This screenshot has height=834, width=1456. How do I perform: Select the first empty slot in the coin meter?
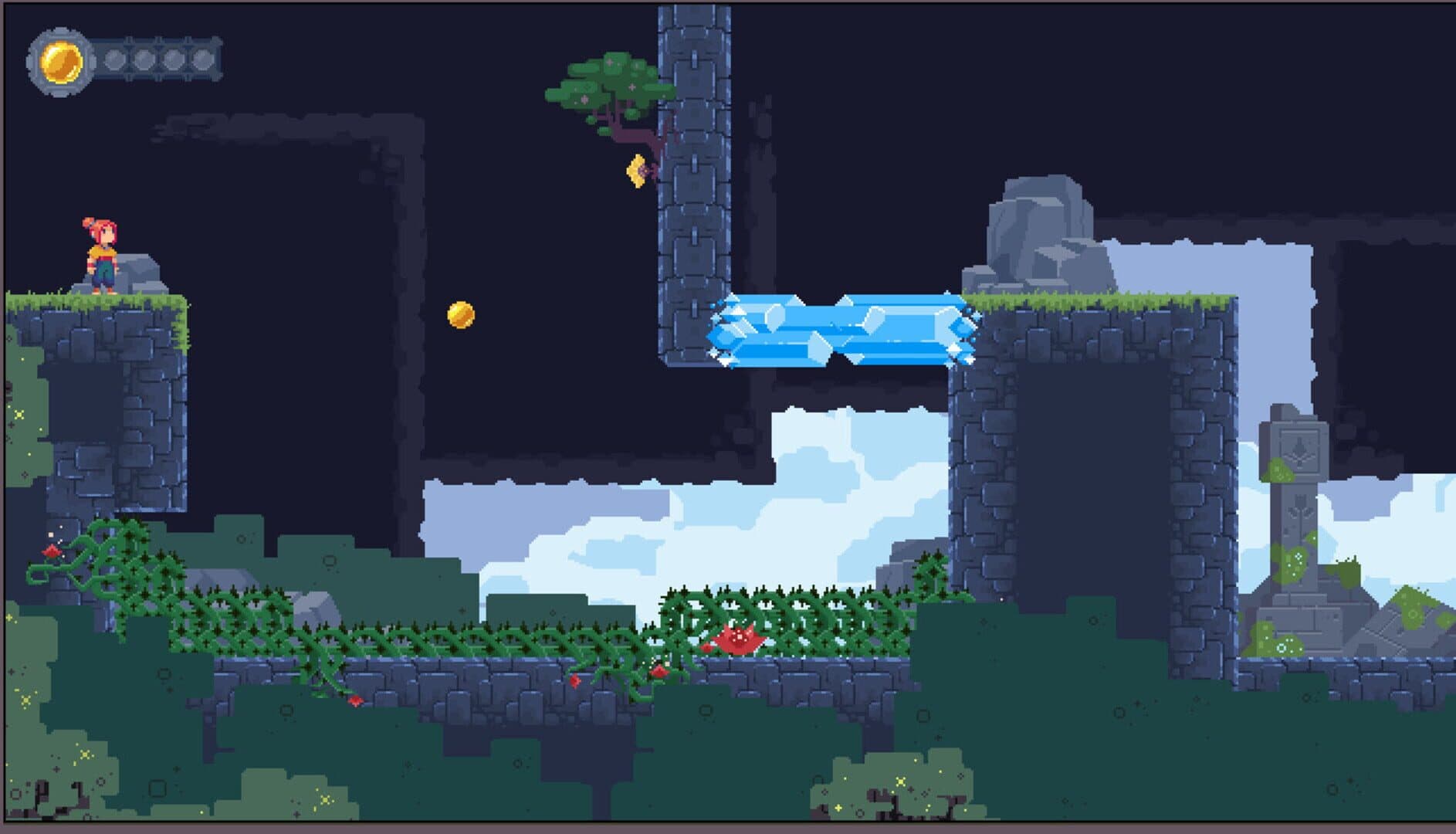pos(114,59)
